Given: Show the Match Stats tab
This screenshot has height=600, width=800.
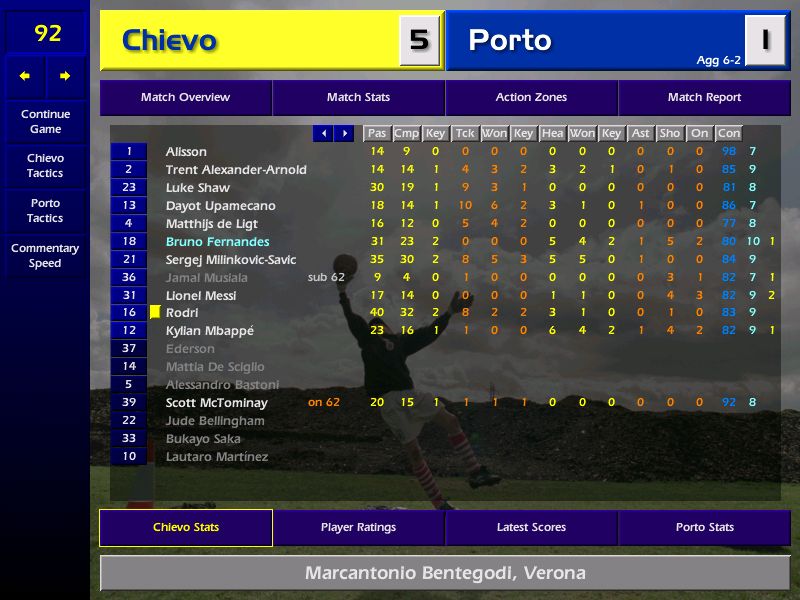Looking at the screenshot, I should coord(358,98).
